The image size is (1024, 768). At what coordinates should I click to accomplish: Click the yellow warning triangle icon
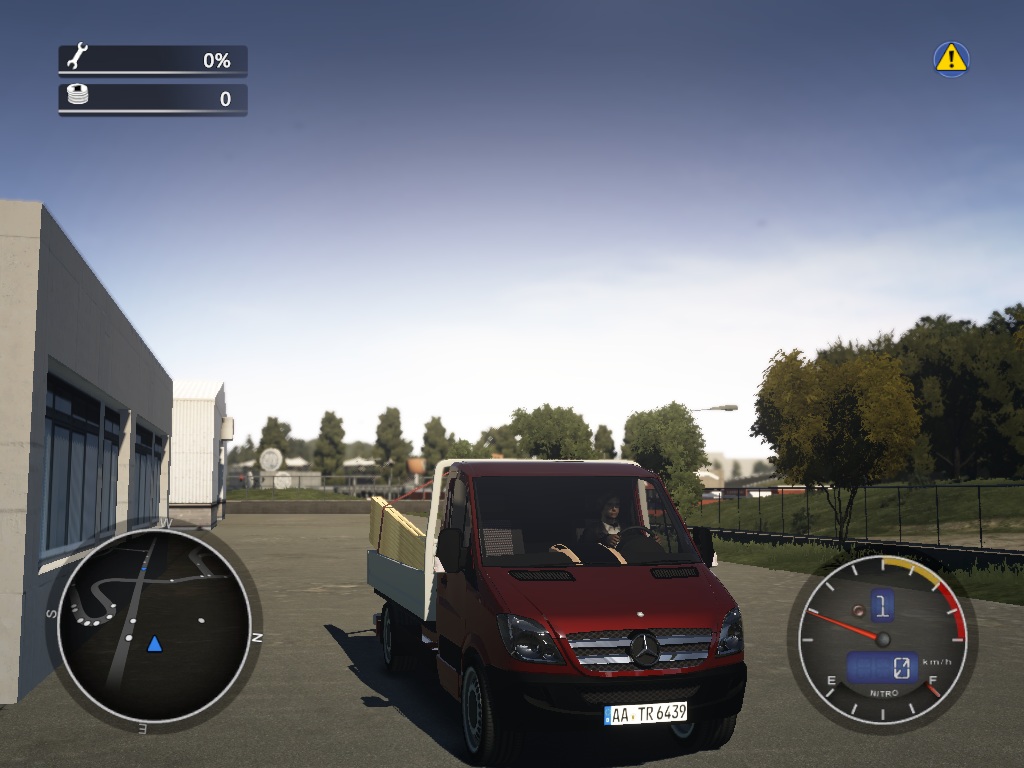click(951, 58)
